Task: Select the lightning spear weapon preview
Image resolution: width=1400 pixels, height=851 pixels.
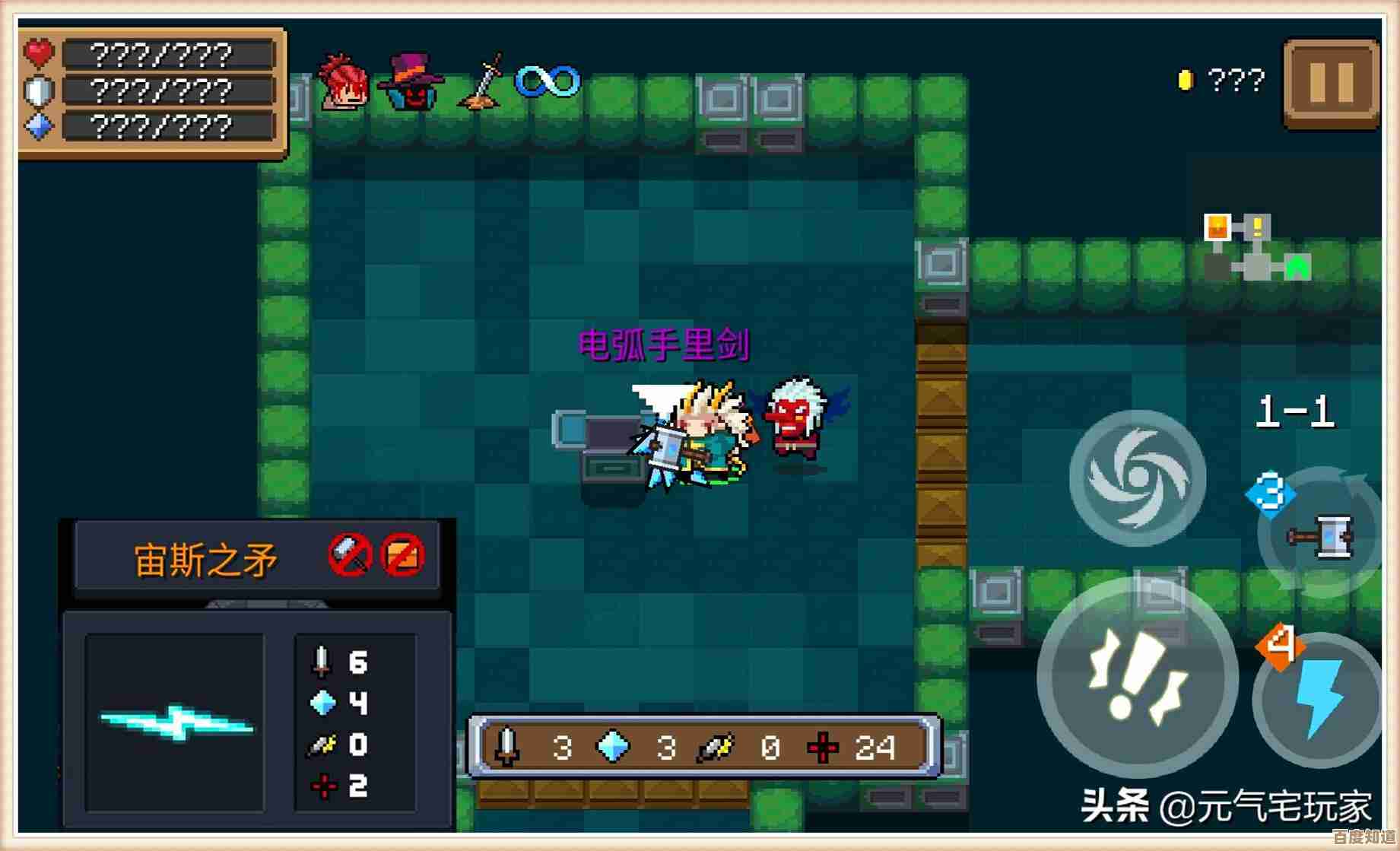Action: pos(175,722)
